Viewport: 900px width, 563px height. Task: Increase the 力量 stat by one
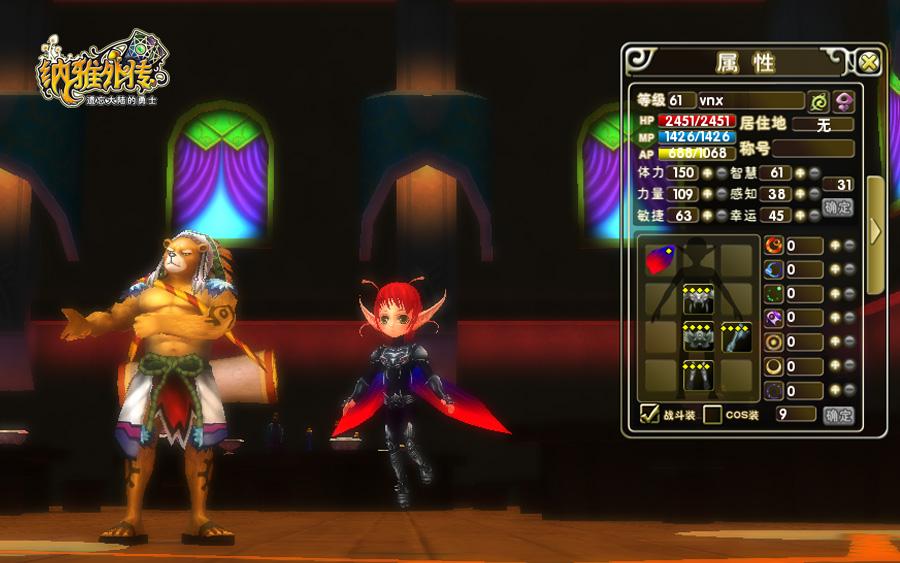point(708,194)
